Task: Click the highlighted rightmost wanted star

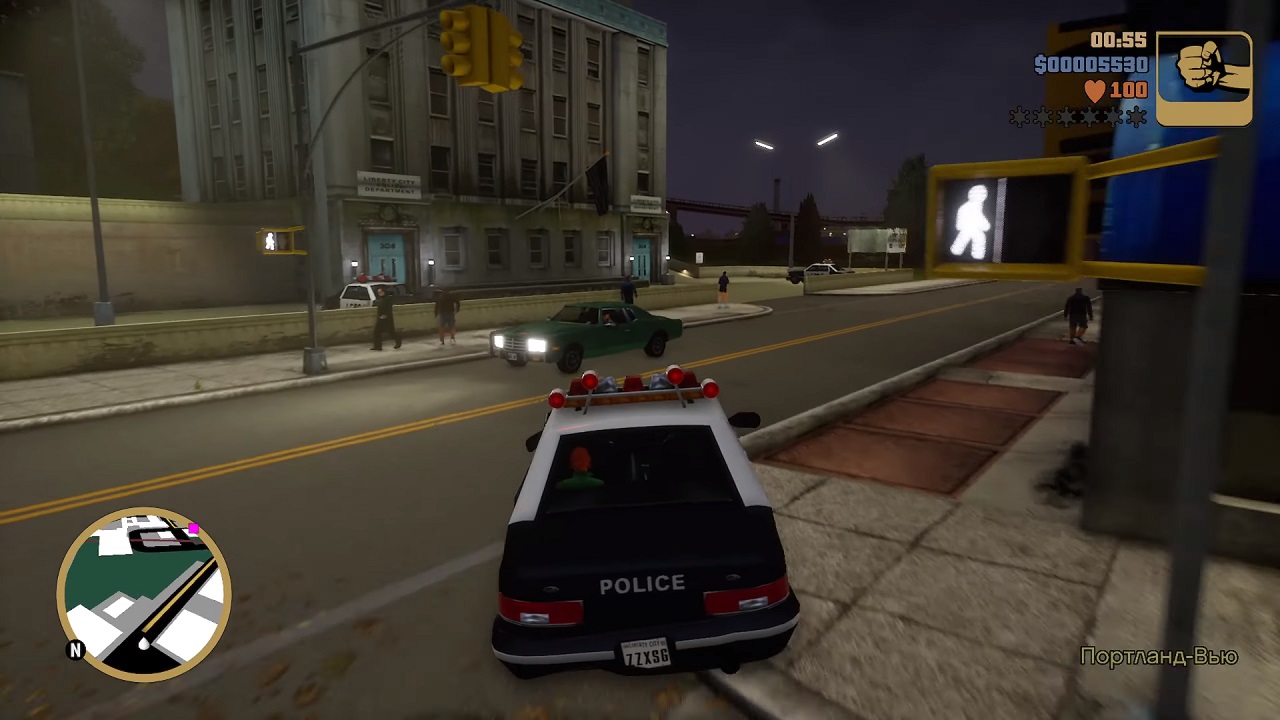Action: [1136, 117]
